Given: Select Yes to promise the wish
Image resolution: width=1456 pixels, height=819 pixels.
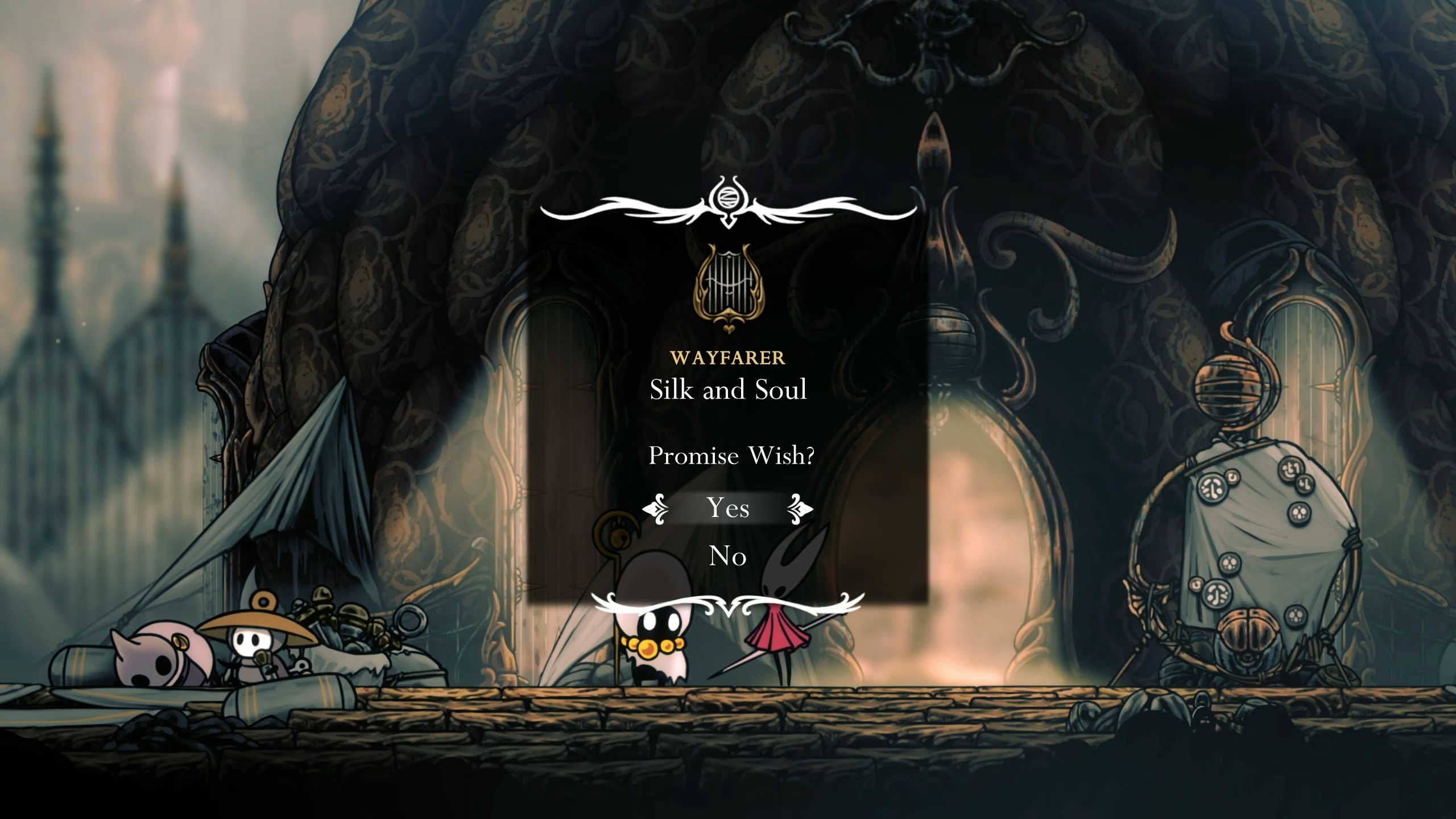Looking at the screenshot, I should tap(729, 508).
